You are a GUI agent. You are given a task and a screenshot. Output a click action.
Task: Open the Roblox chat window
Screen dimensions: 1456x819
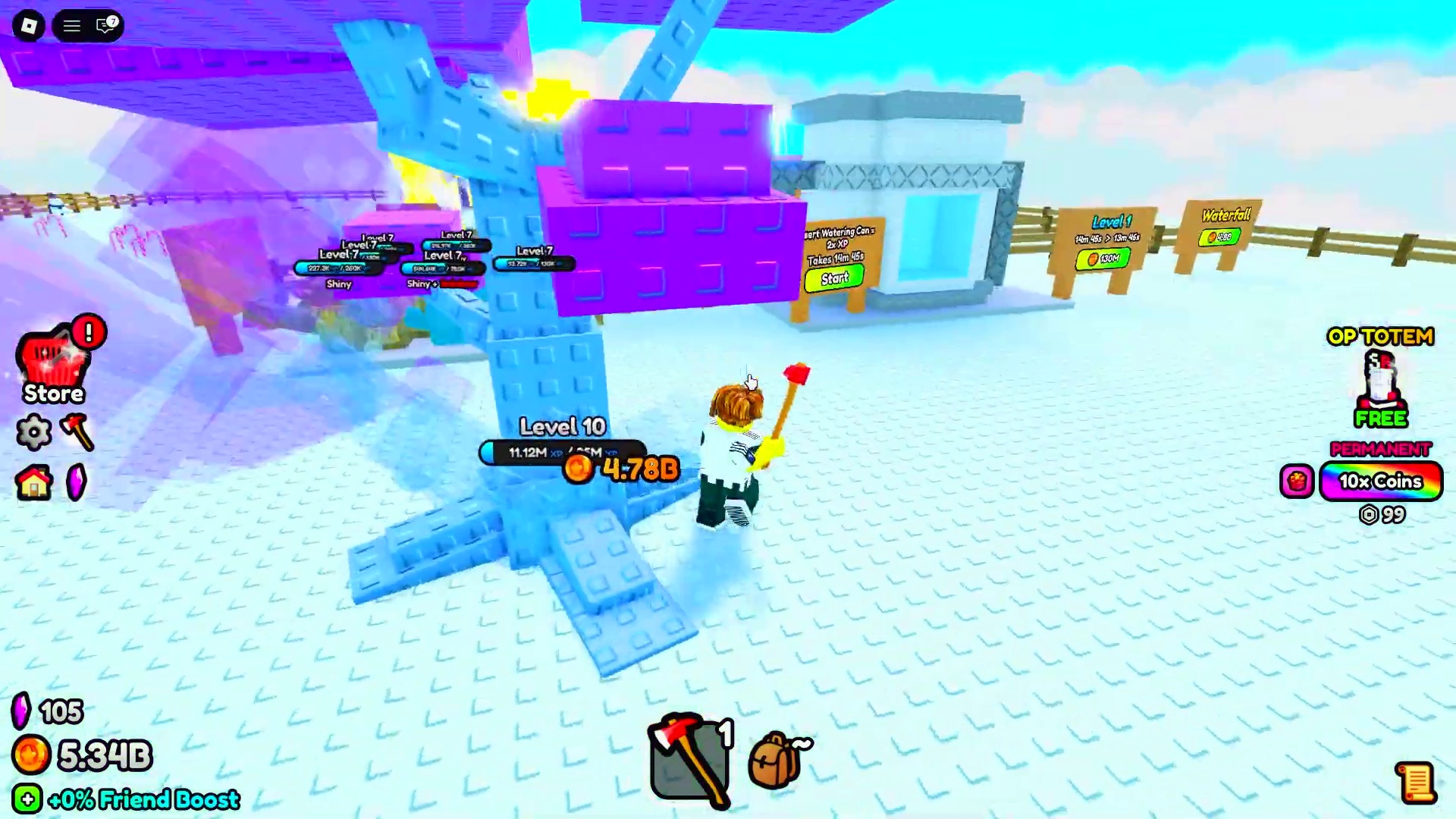106,26
